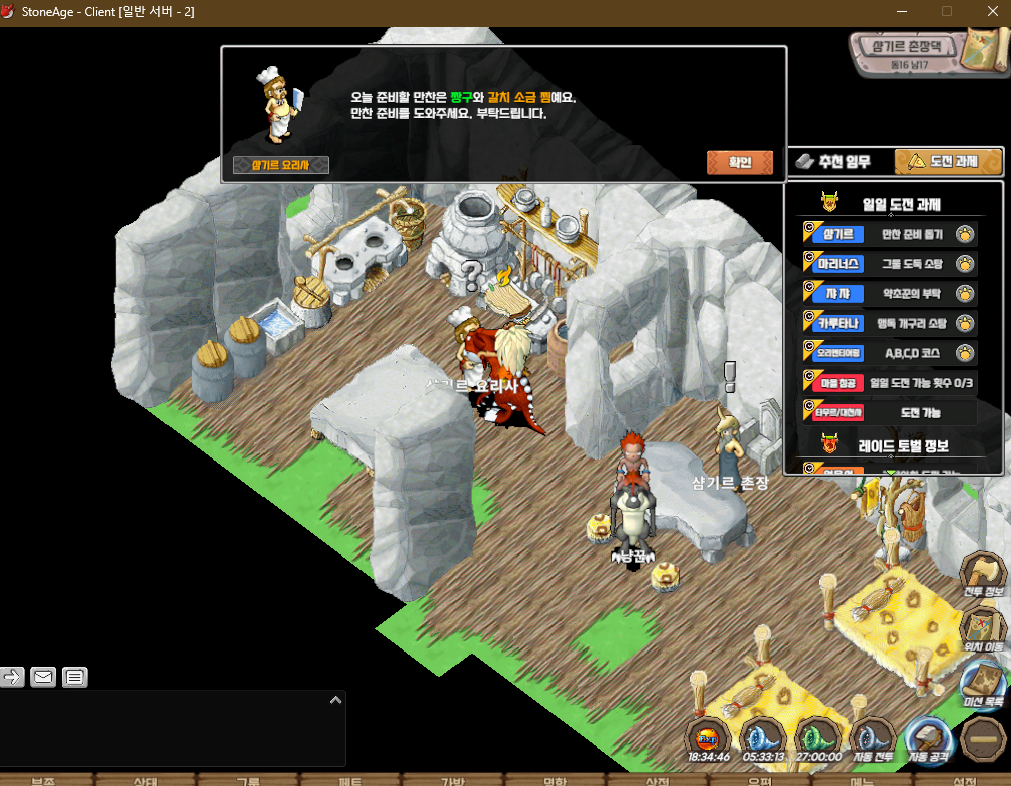Confirm the chef's dialogue with 확인
Image resolution: width=1011 pixels, height=786 pixels.
click(x=740, y=162)
